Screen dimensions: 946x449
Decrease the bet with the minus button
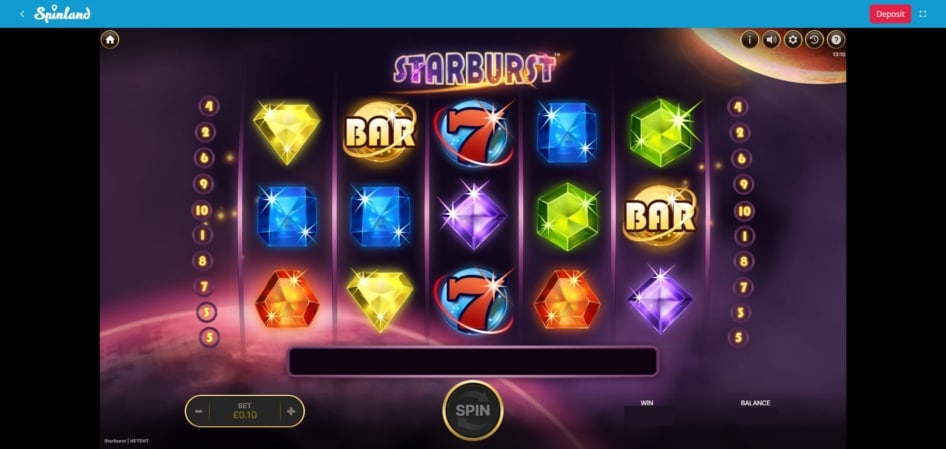[x=199, y=411]
